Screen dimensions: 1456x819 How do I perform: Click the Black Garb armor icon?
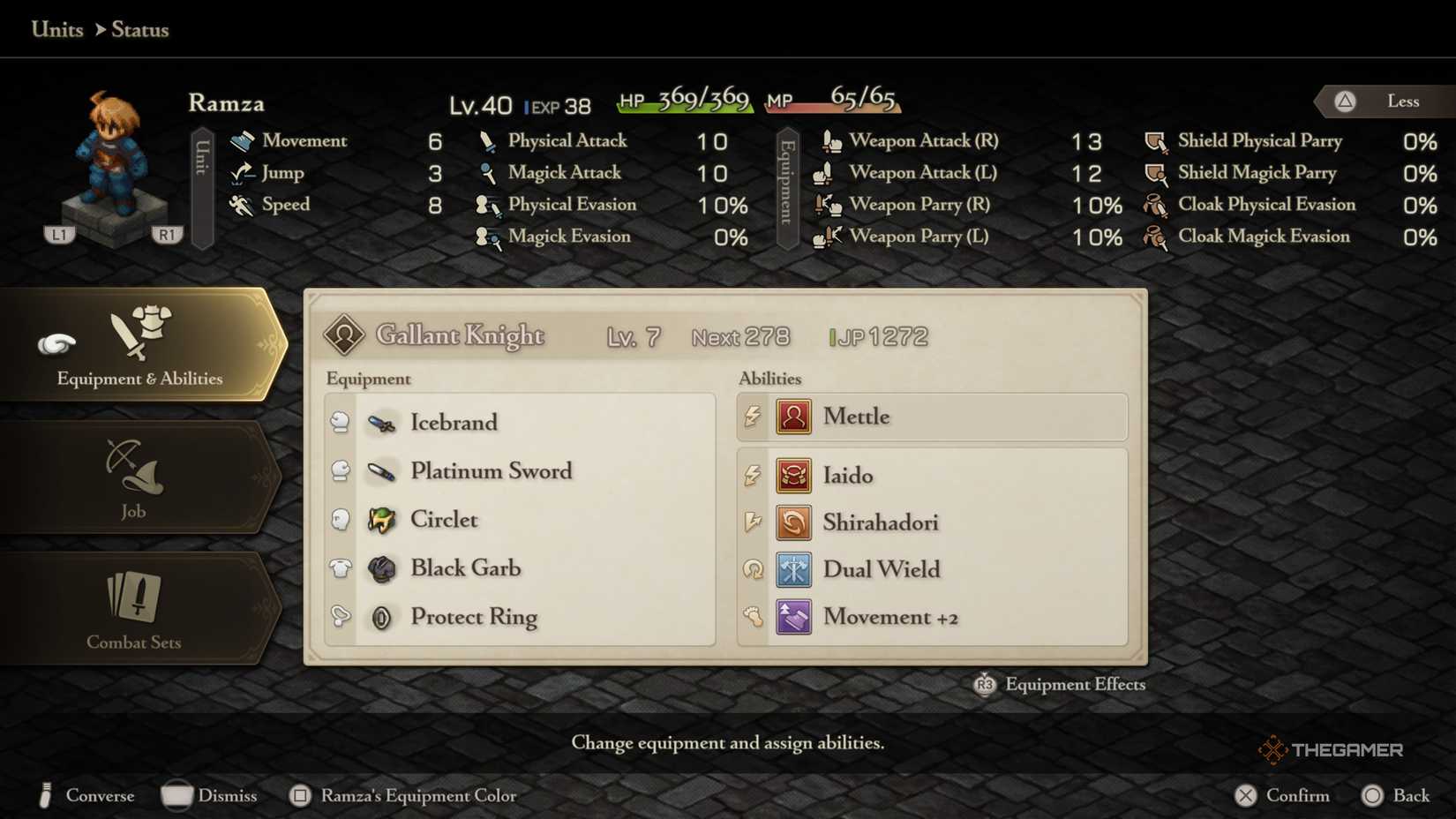(x=382, y=568)
